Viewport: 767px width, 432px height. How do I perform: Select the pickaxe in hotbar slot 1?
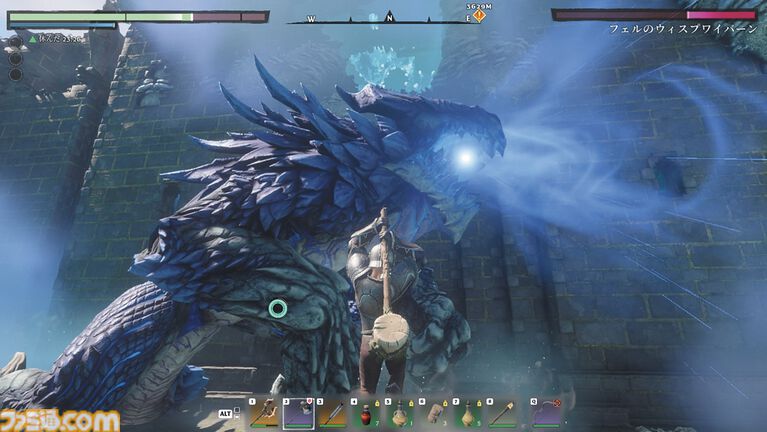coord(265,413)
